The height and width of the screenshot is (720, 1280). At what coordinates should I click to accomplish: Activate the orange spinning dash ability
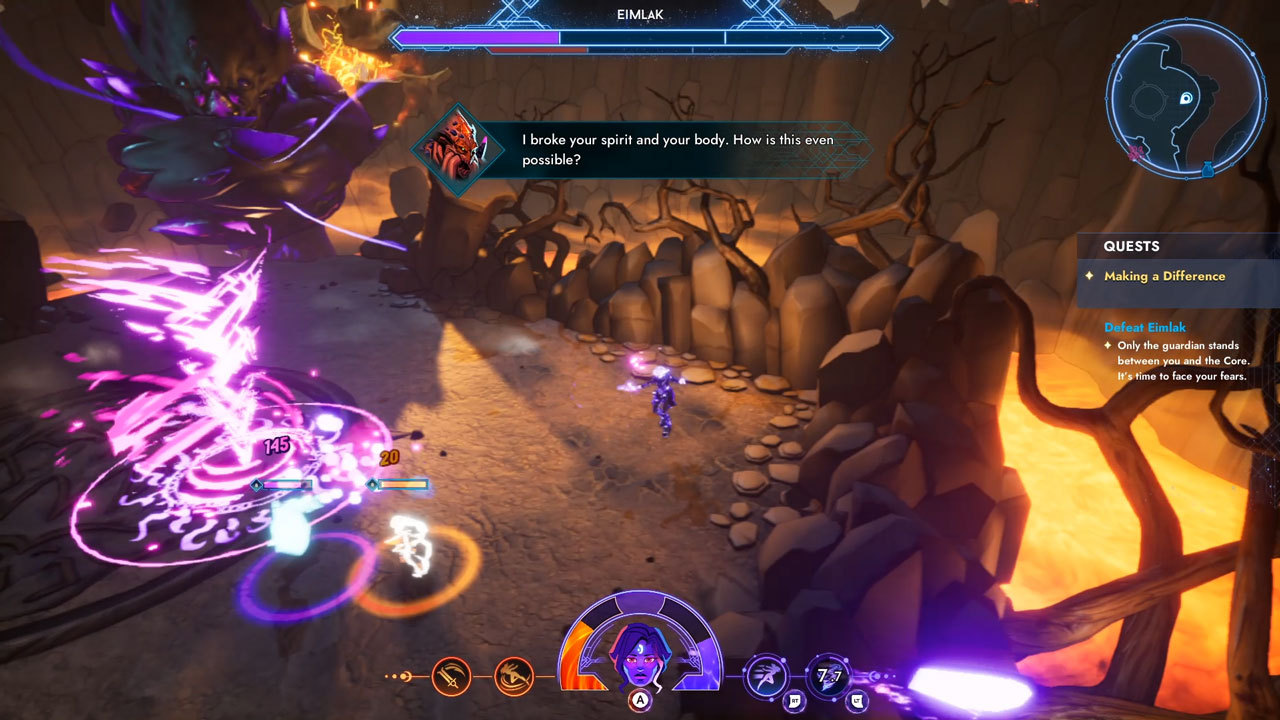[514, 677]
